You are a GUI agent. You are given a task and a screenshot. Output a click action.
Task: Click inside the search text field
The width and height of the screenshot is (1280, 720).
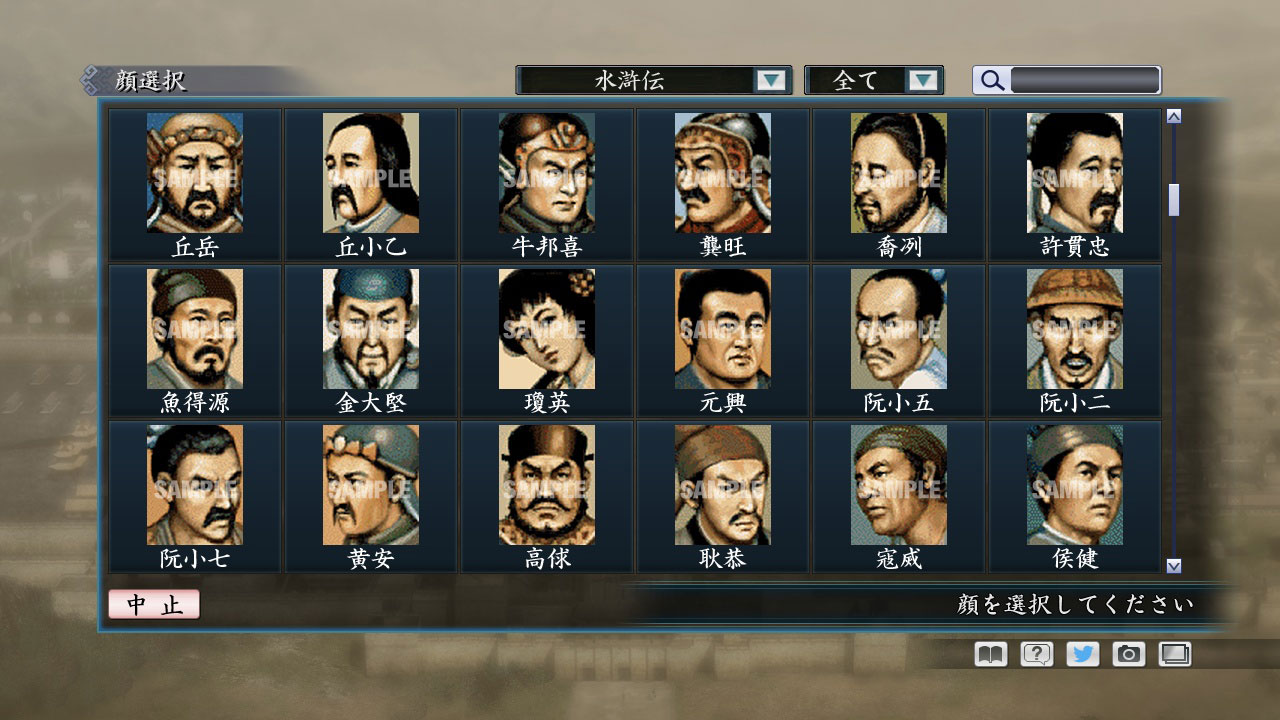(1085, 80)
